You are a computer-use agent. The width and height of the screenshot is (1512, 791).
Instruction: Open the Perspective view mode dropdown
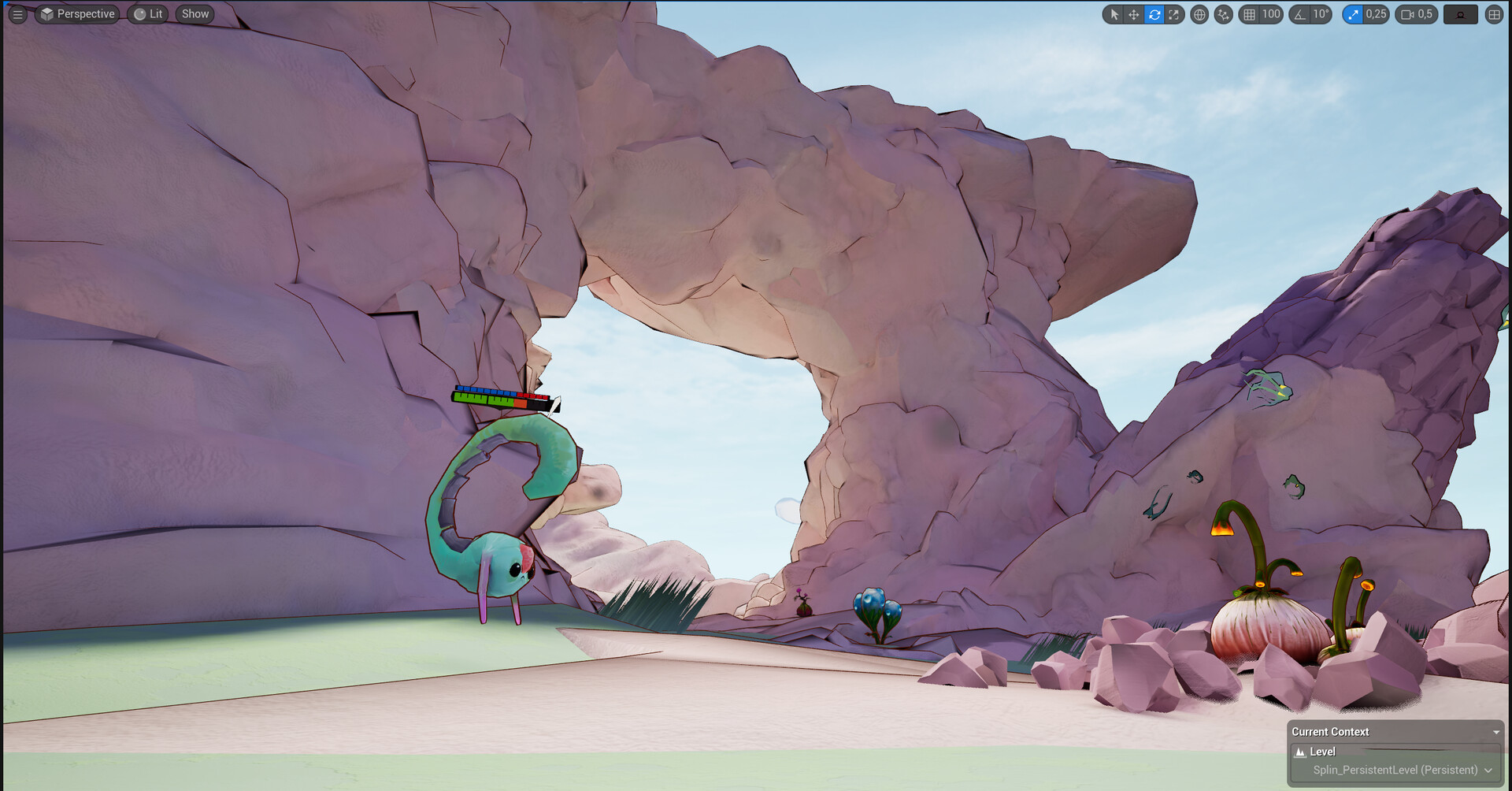coord(76,13)
